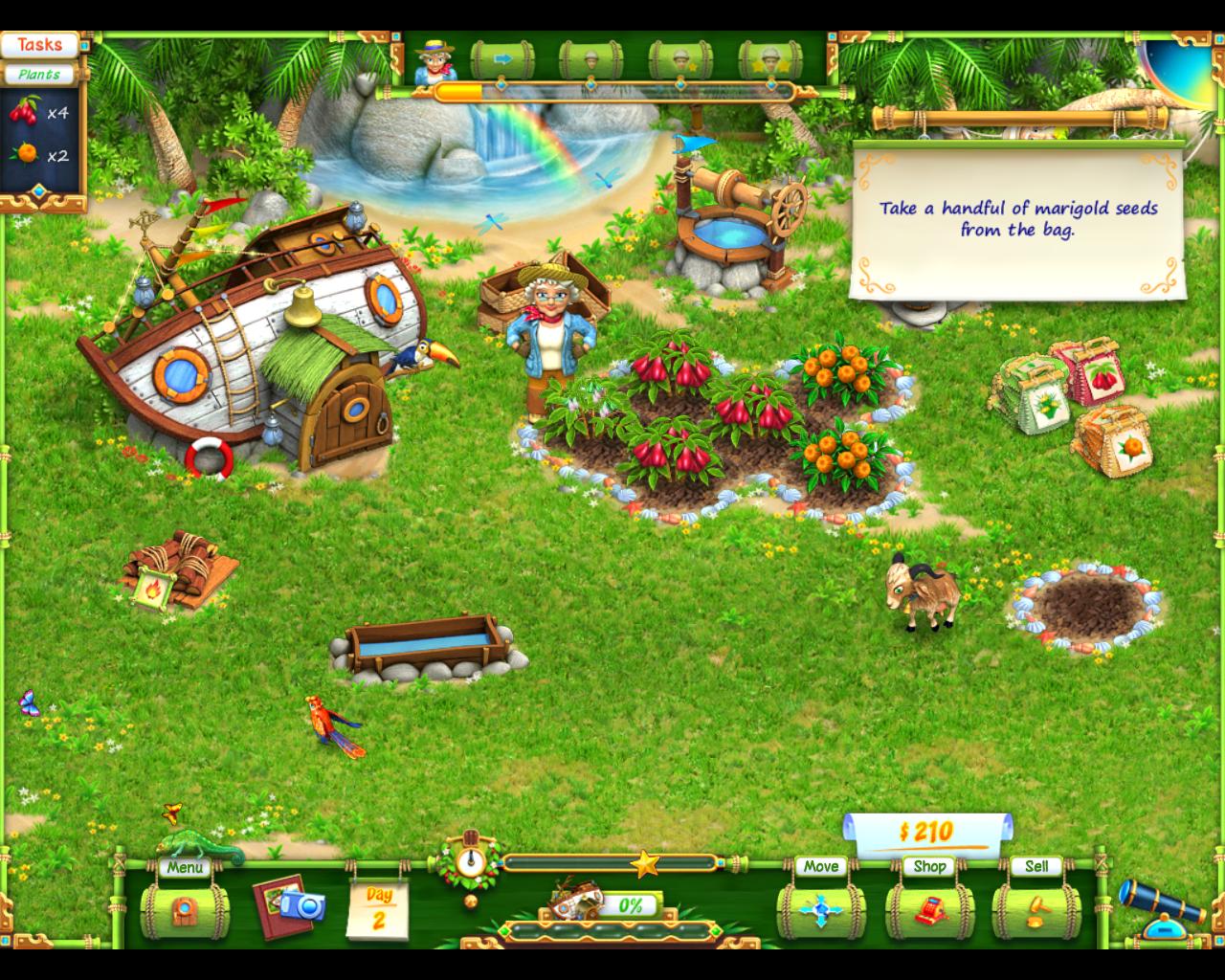Click the marigold seeds hint note

(1017, 219)
